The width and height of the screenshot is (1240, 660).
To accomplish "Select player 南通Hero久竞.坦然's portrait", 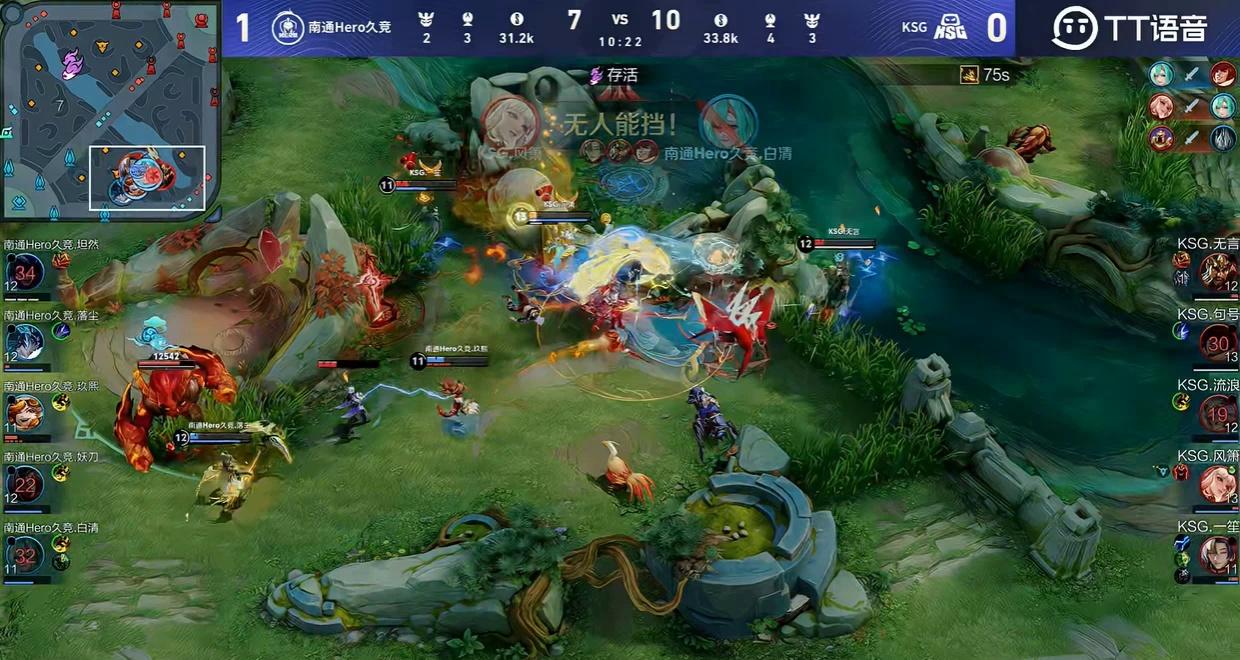I will click(25, 272).
